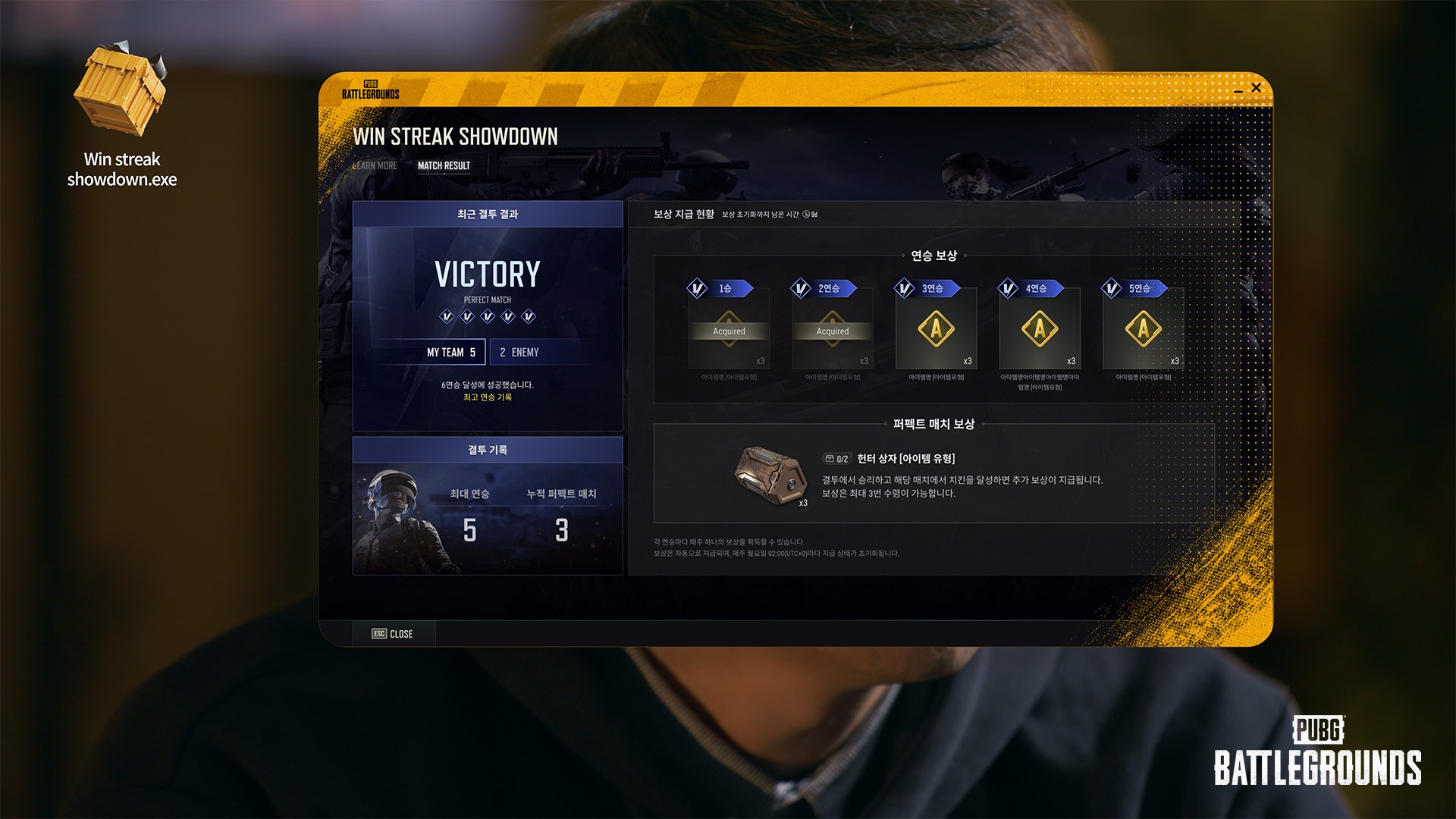Select the MATCH RESULT tab
Viewport: 1456px width, 819px height.
444,166
